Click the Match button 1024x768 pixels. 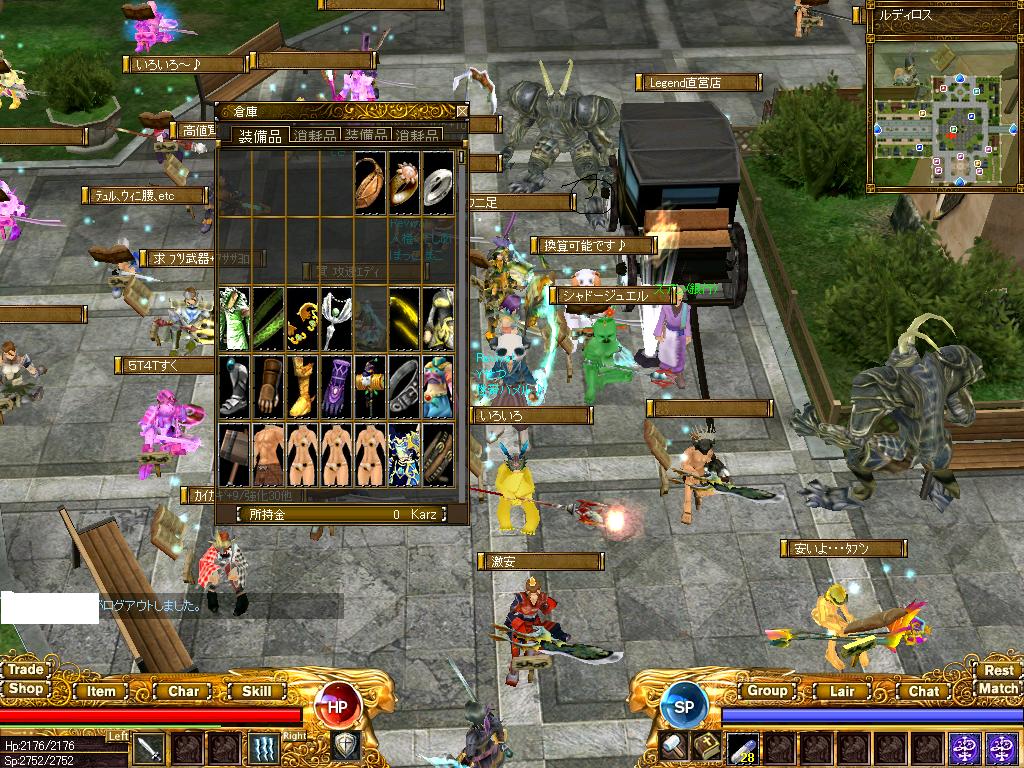[998, 689]
